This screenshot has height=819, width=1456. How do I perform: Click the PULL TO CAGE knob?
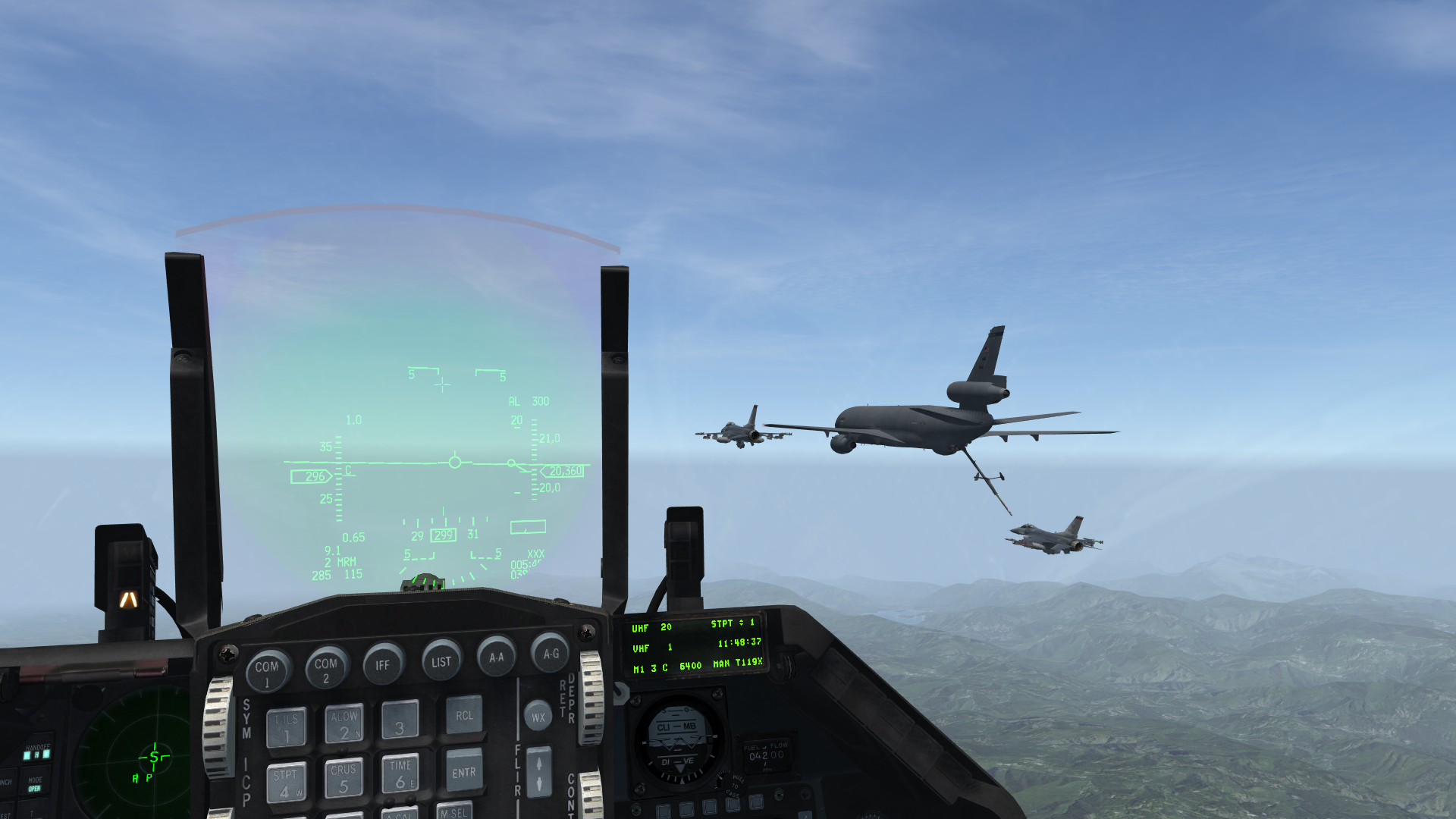coord(733,784)
